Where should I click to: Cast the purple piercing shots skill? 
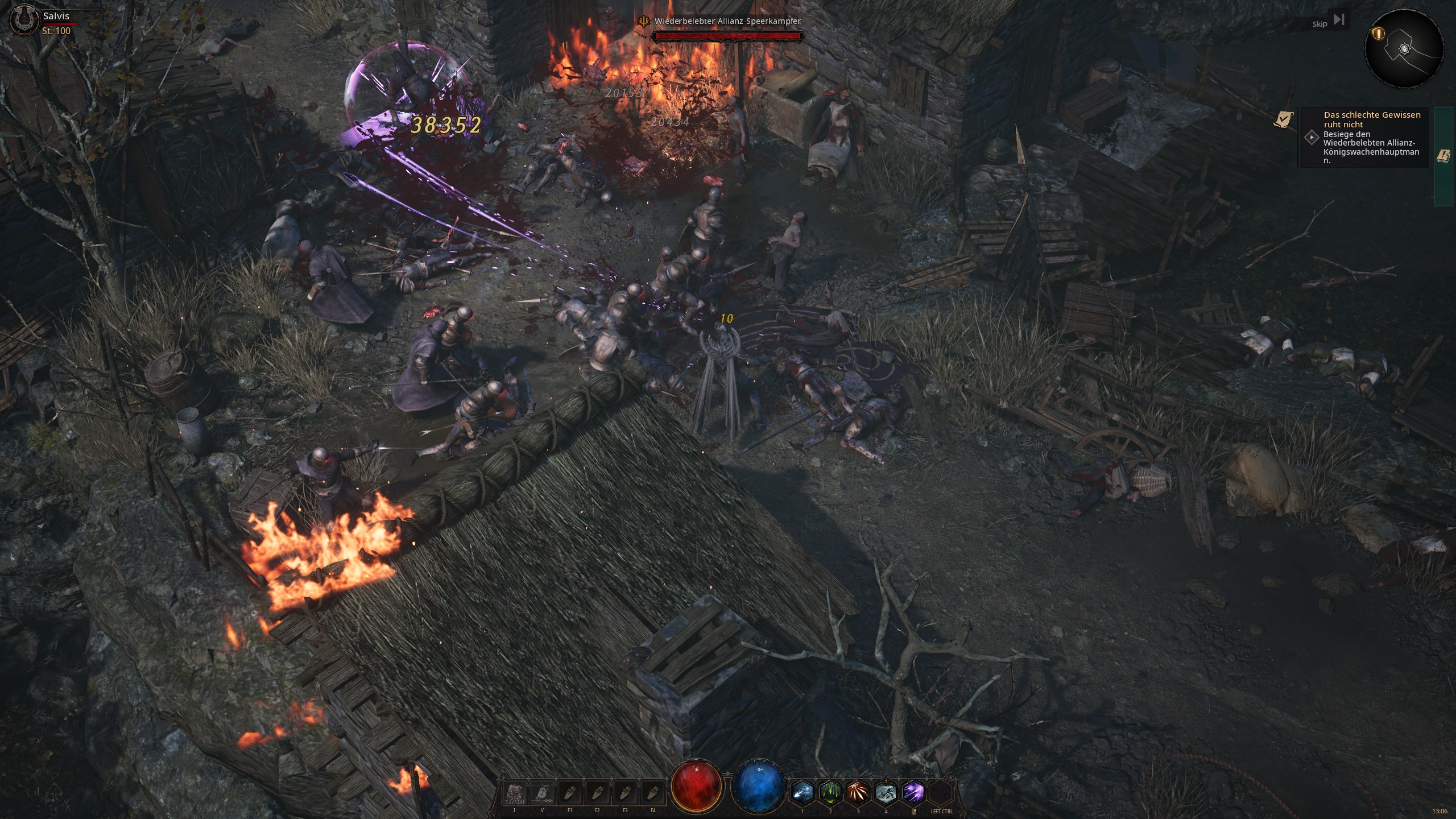913,792
